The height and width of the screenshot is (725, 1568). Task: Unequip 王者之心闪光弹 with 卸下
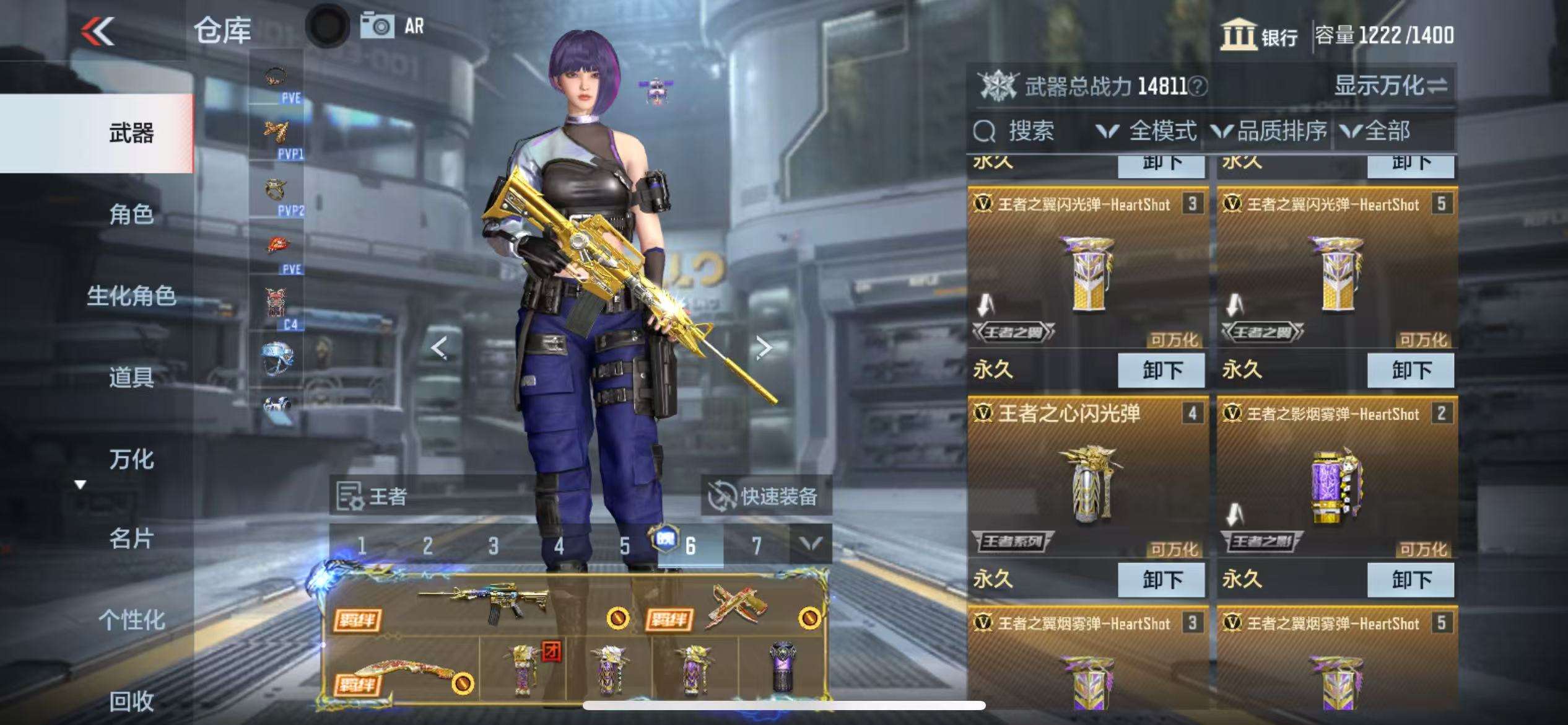pyautogui.click(x=1161, y=580)
